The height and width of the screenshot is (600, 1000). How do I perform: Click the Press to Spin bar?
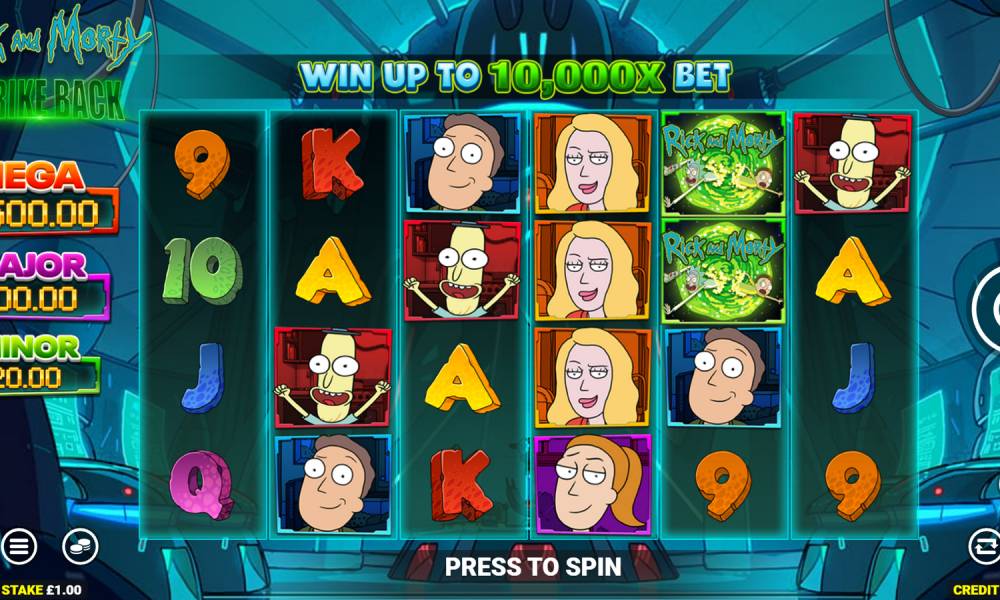pyautogui.click(x=532, y=566)
